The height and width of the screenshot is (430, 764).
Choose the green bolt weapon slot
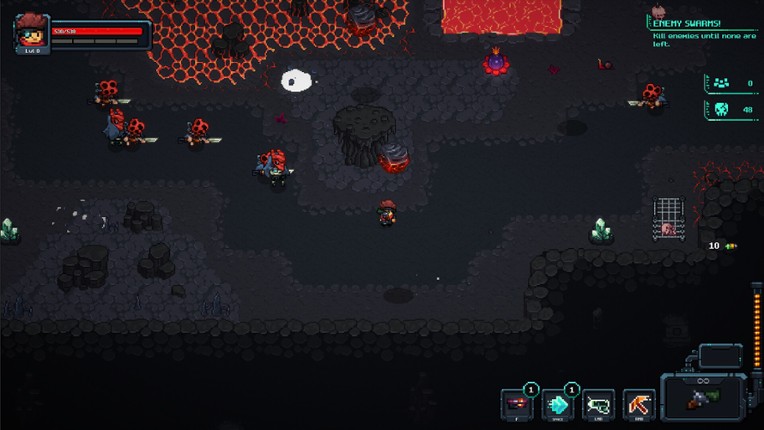[598, 404]
